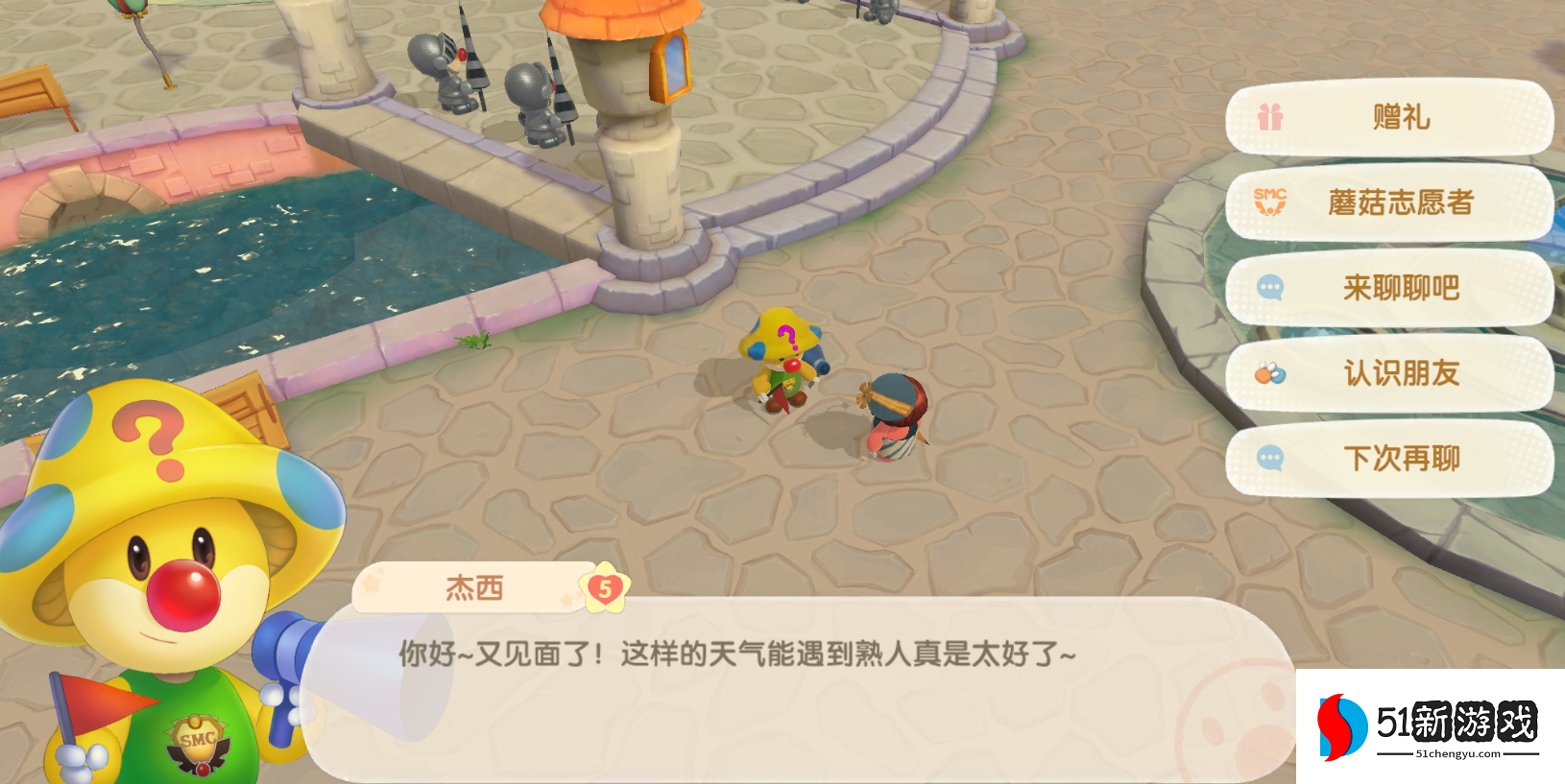Click the player character in the plaza
The image size is (1565, 784).
(x=893, y=413)
